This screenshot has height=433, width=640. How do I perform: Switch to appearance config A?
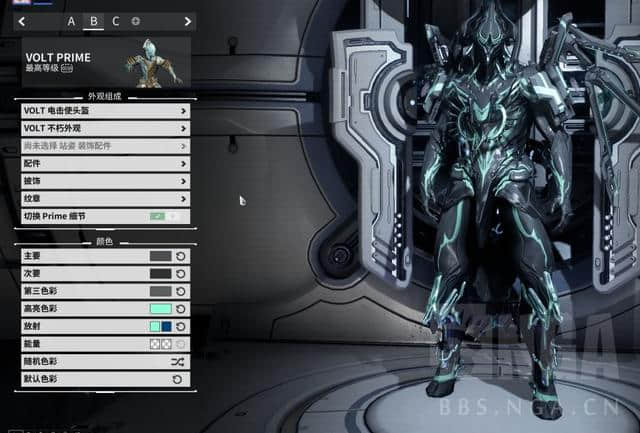coord(71,21)
